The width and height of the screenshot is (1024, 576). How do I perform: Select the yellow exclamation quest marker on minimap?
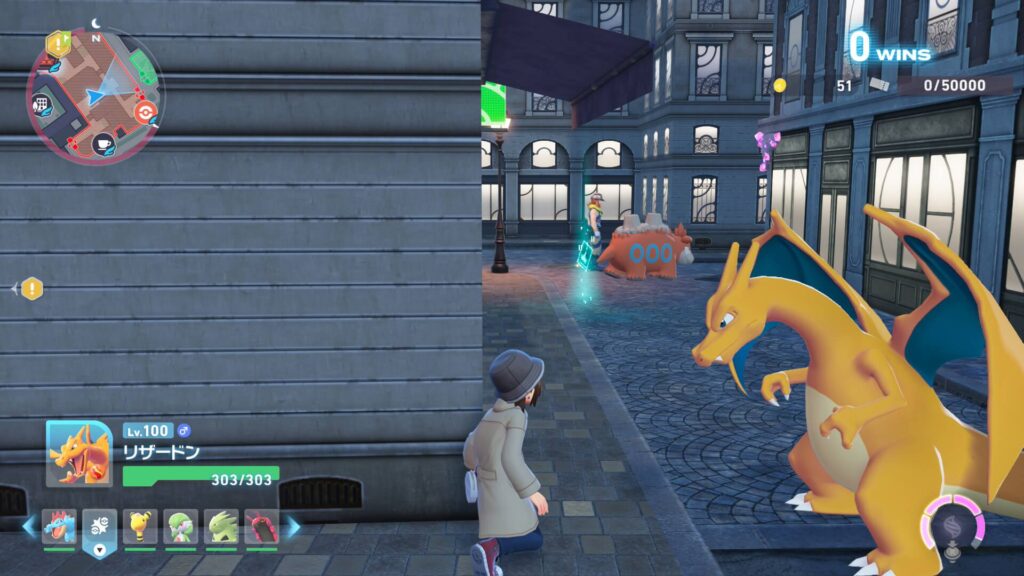(57, 43)
